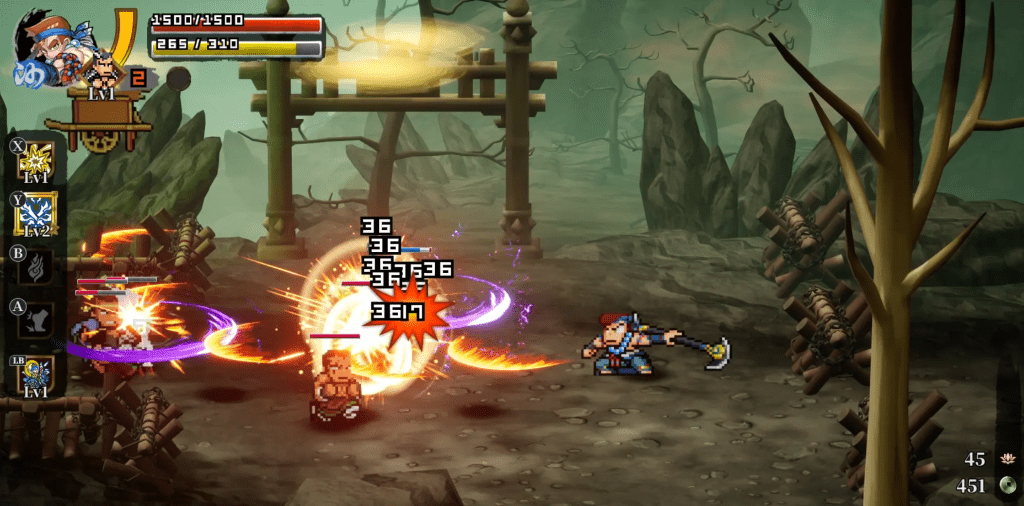The height and width of the screenshot is (506, 1024).
Task: Summon the blue-armored Lv1 partner
Action: [36, 374]
